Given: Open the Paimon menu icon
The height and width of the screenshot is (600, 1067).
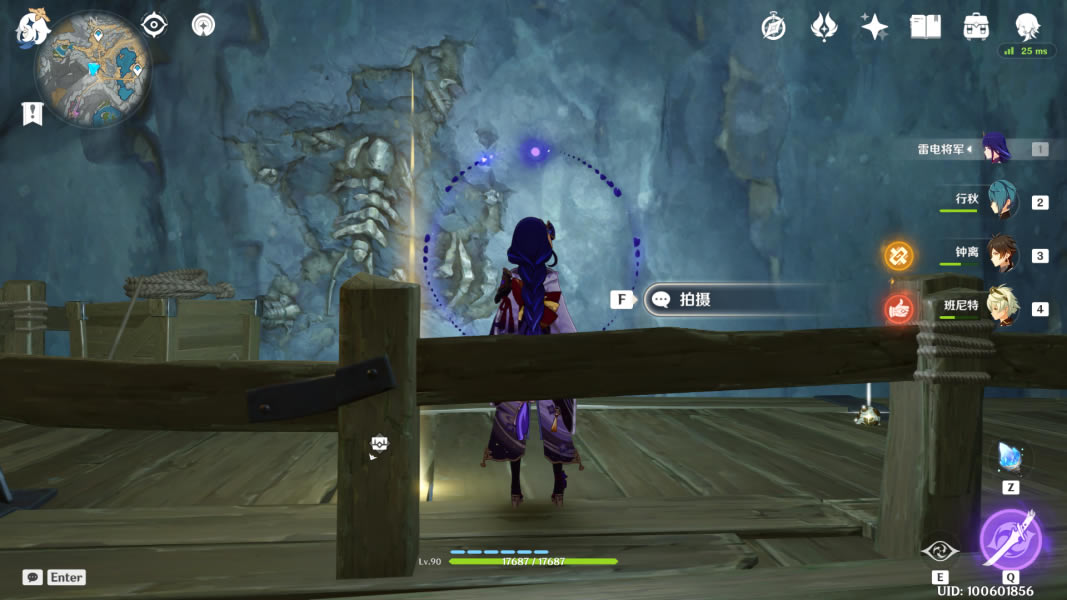Looking at the screenshot, I should pos(31,27).
